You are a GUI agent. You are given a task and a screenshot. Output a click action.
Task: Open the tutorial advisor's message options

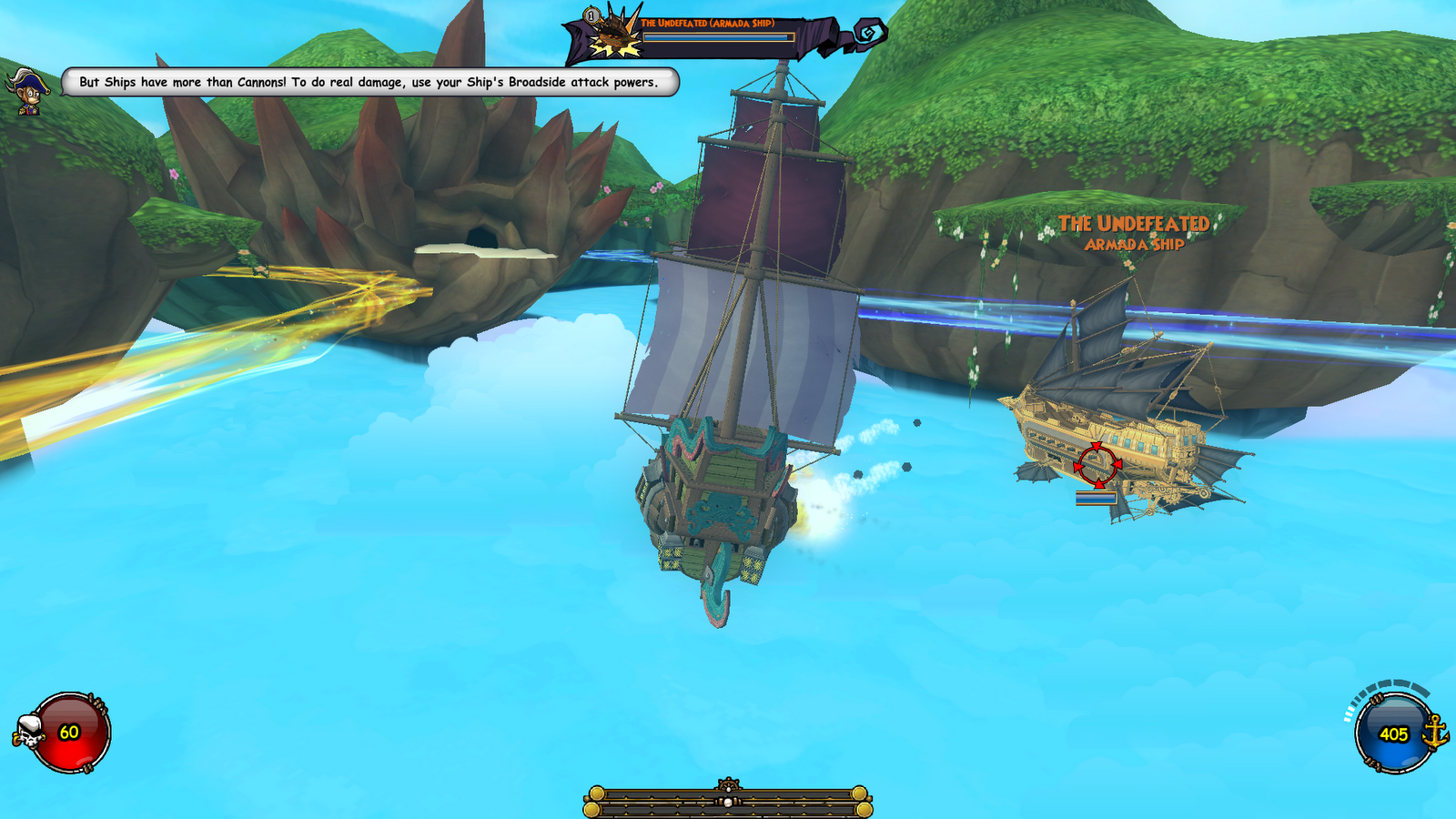[368, 82]
